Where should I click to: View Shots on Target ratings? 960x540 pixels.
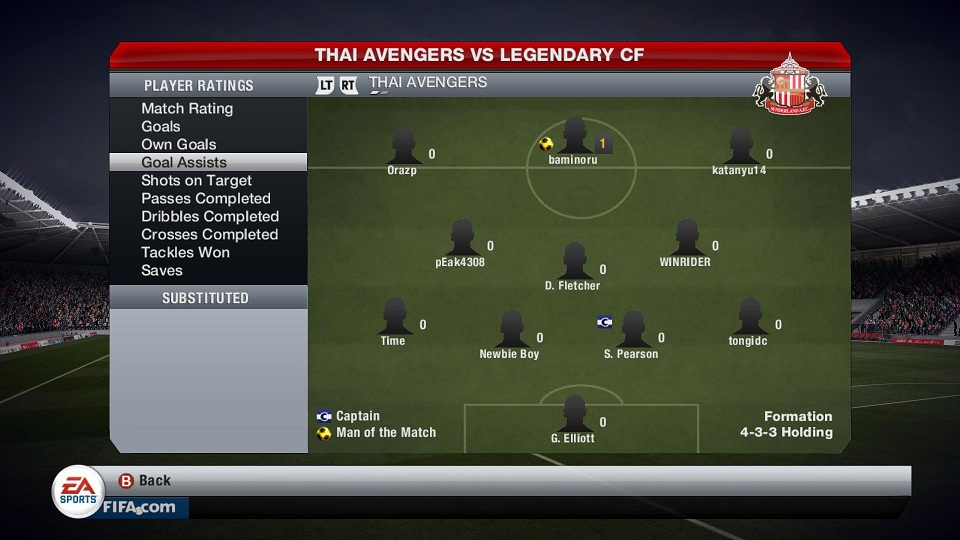196,180
